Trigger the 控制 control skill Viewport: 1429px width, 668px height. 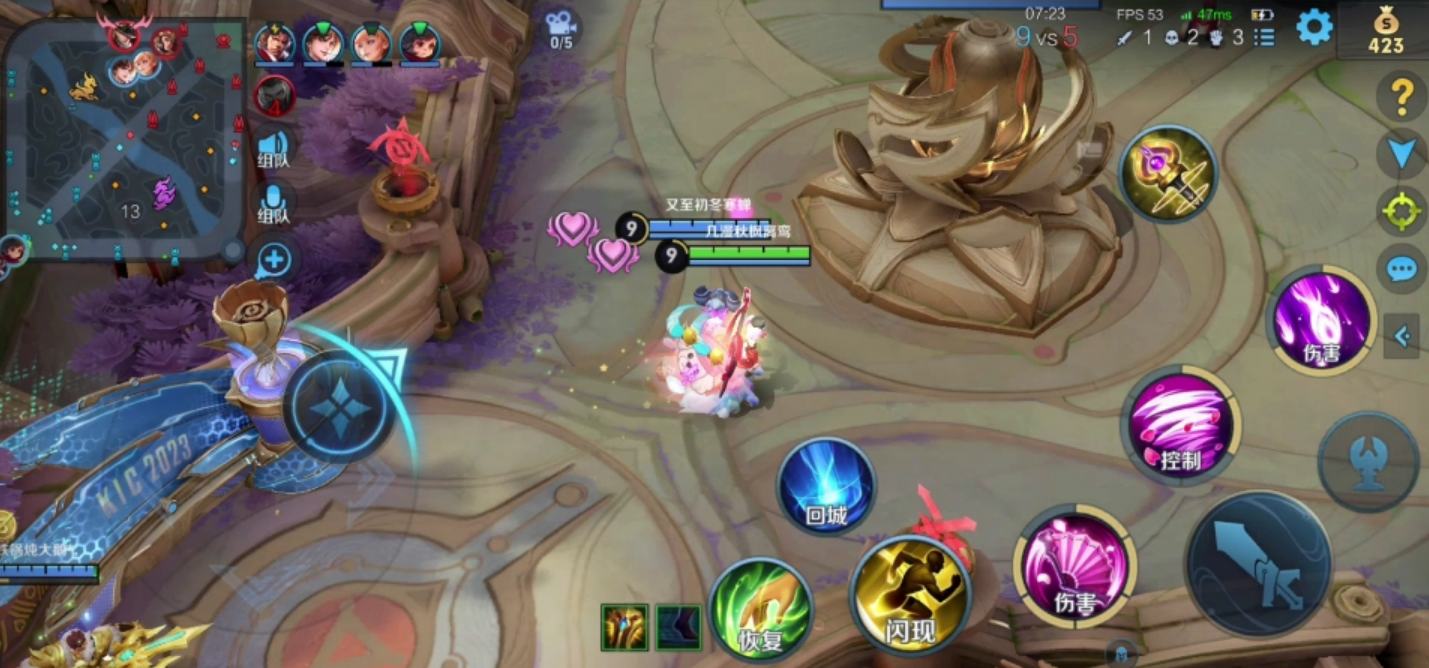coord(1180,424)
